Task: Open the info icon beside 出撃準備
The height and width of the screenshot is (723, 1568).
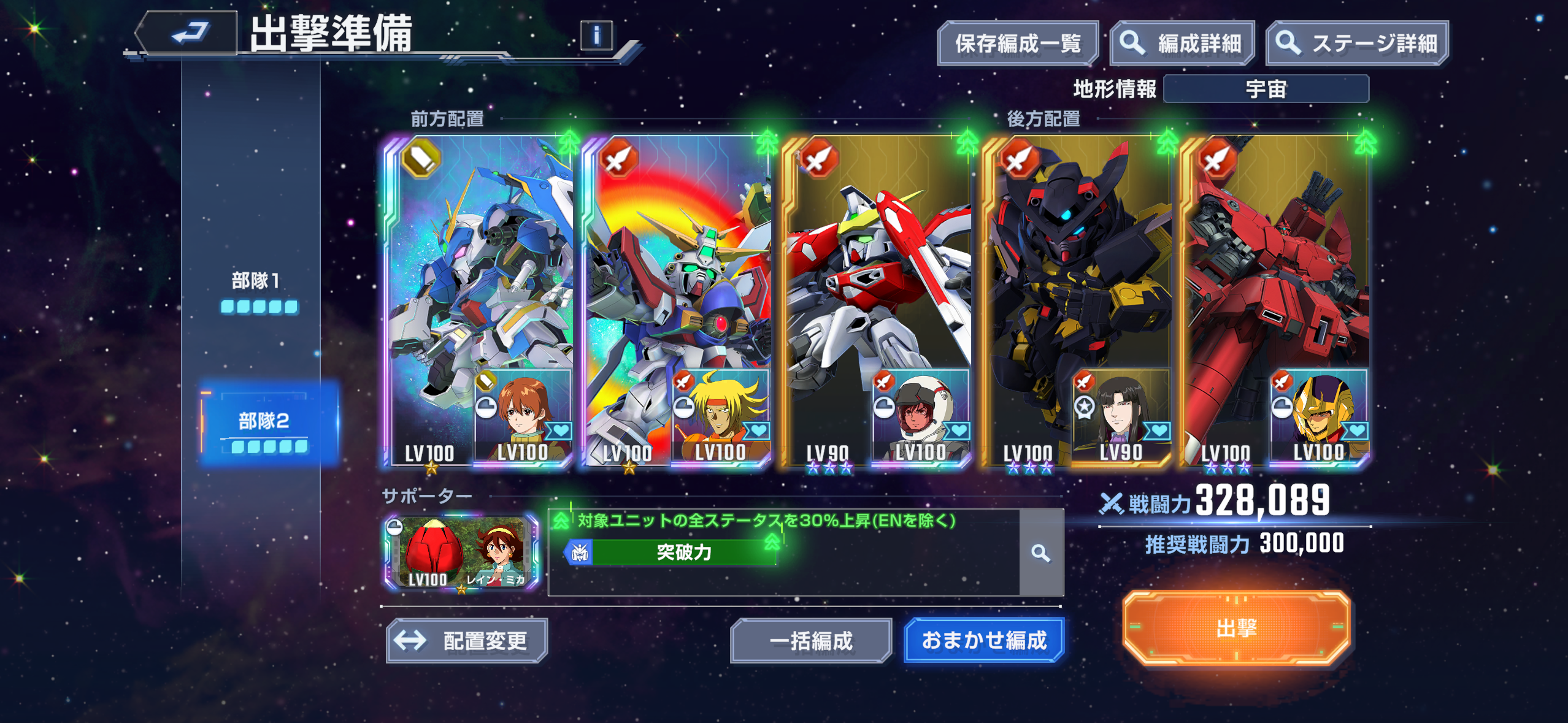Action: point(596,36)
